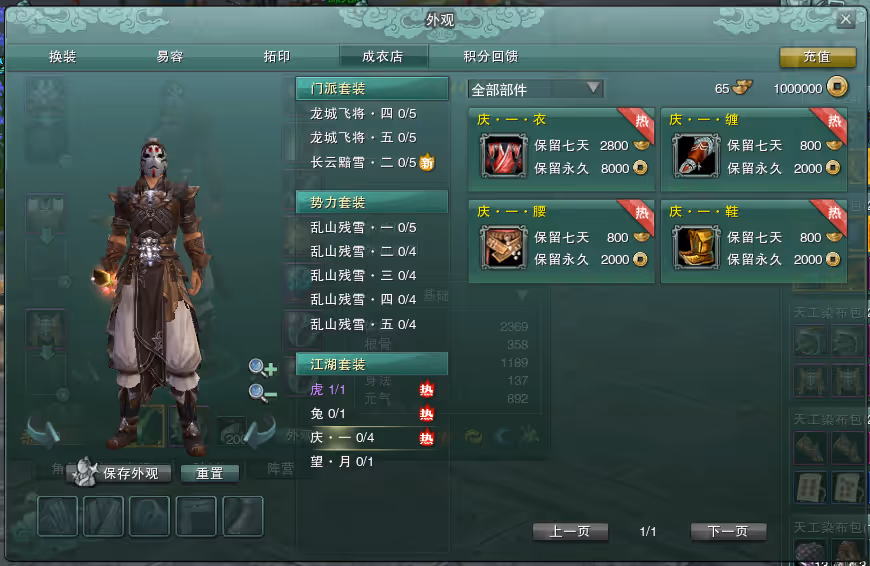Screen dimensions: 870x566
Task: Select the 虎 jianghu set
Action: pyautogui.click(x=329, y=389)
